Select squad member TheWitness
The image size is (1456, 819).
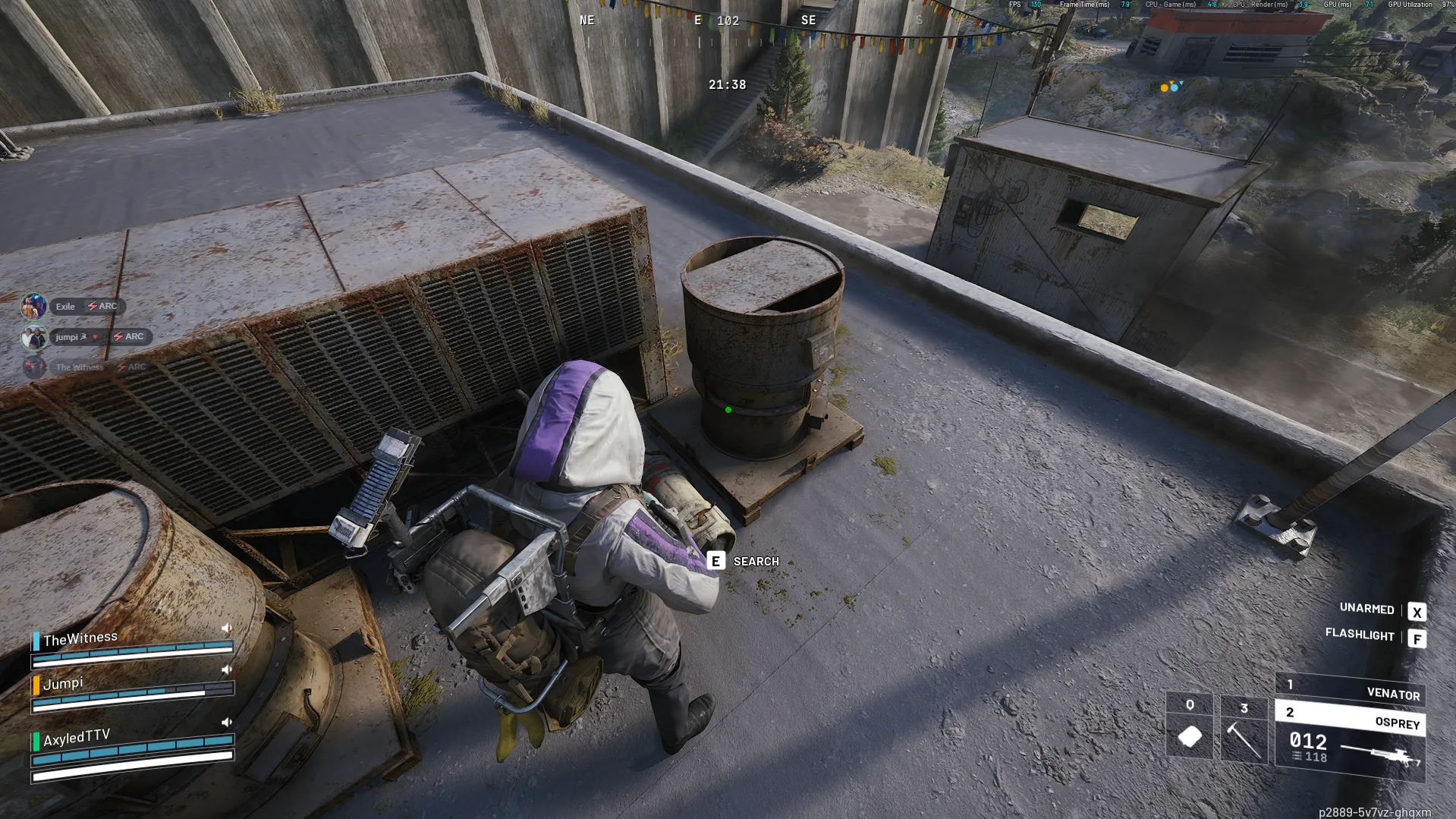[x=80, y=638]
